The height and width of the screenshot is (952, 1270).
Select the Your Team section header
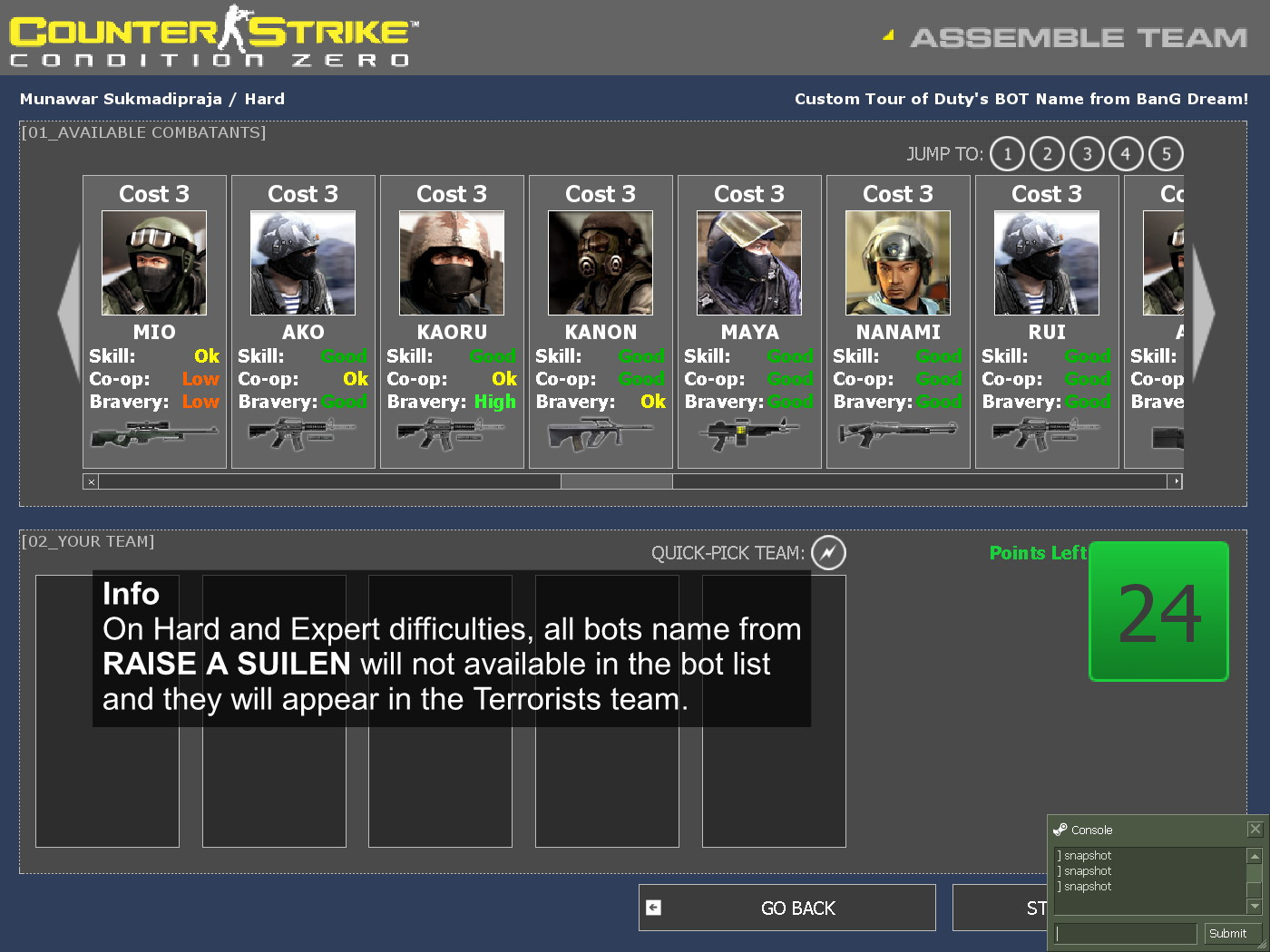[x=87, y=541]
